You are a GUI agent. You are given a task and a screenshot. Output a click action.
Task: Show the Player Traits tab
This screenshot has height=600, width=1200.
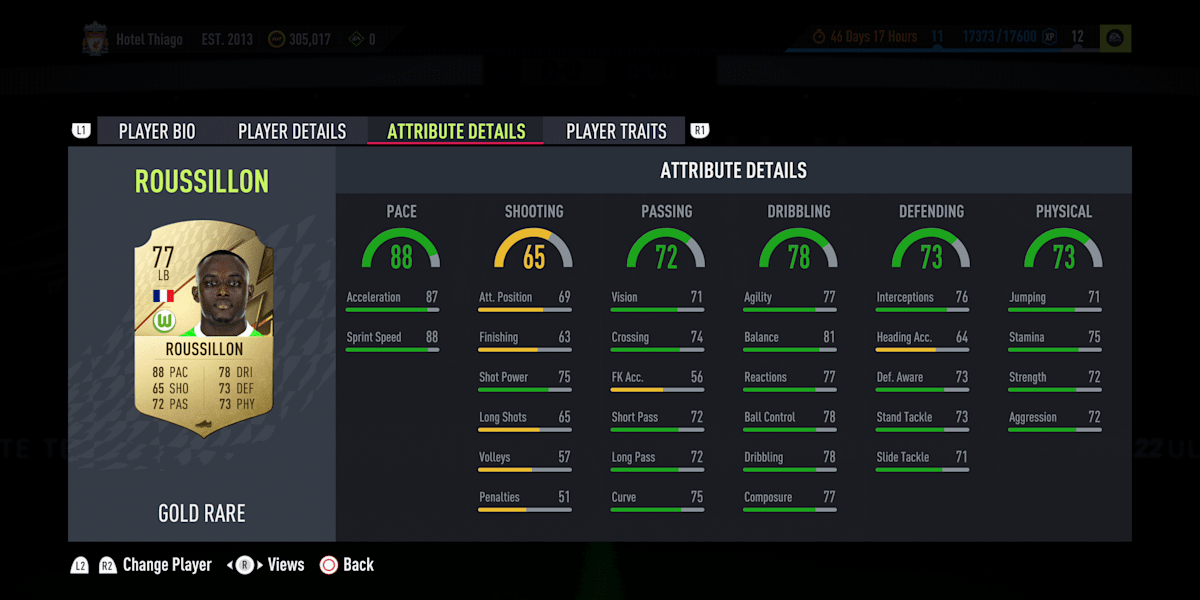(x=616, y=131)
